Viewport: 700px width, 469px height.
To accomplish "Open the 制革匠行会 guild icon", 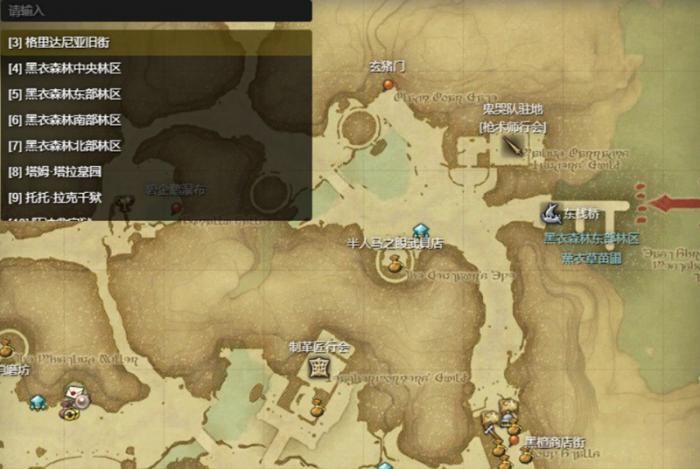I will click(318, 367).
